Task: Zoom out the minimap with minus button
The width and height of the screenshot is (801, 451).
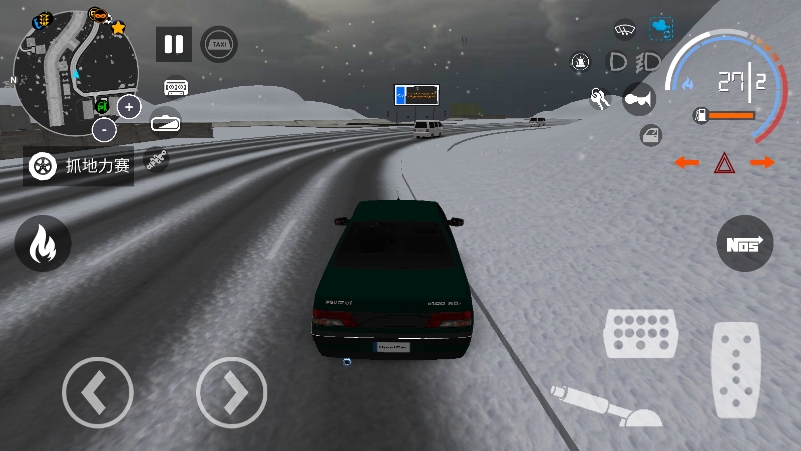Action: (104, 129)
